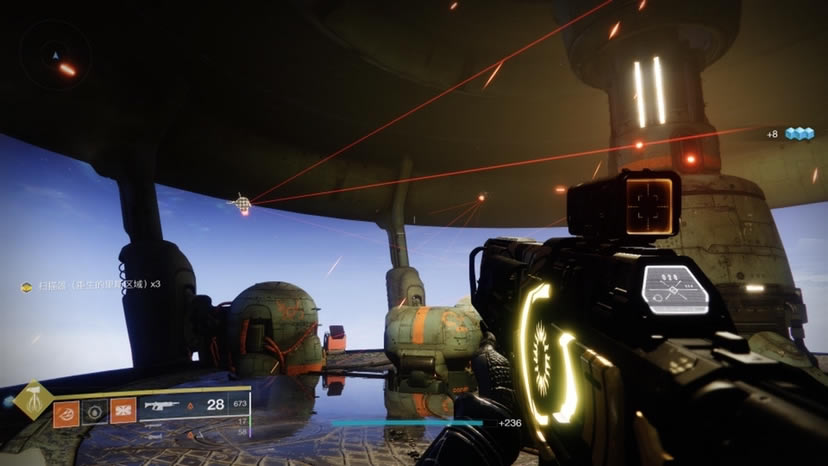Screen dimensions: 828x466
Task: Click the yellow item pickup notification icon
Action: (26, 286)
